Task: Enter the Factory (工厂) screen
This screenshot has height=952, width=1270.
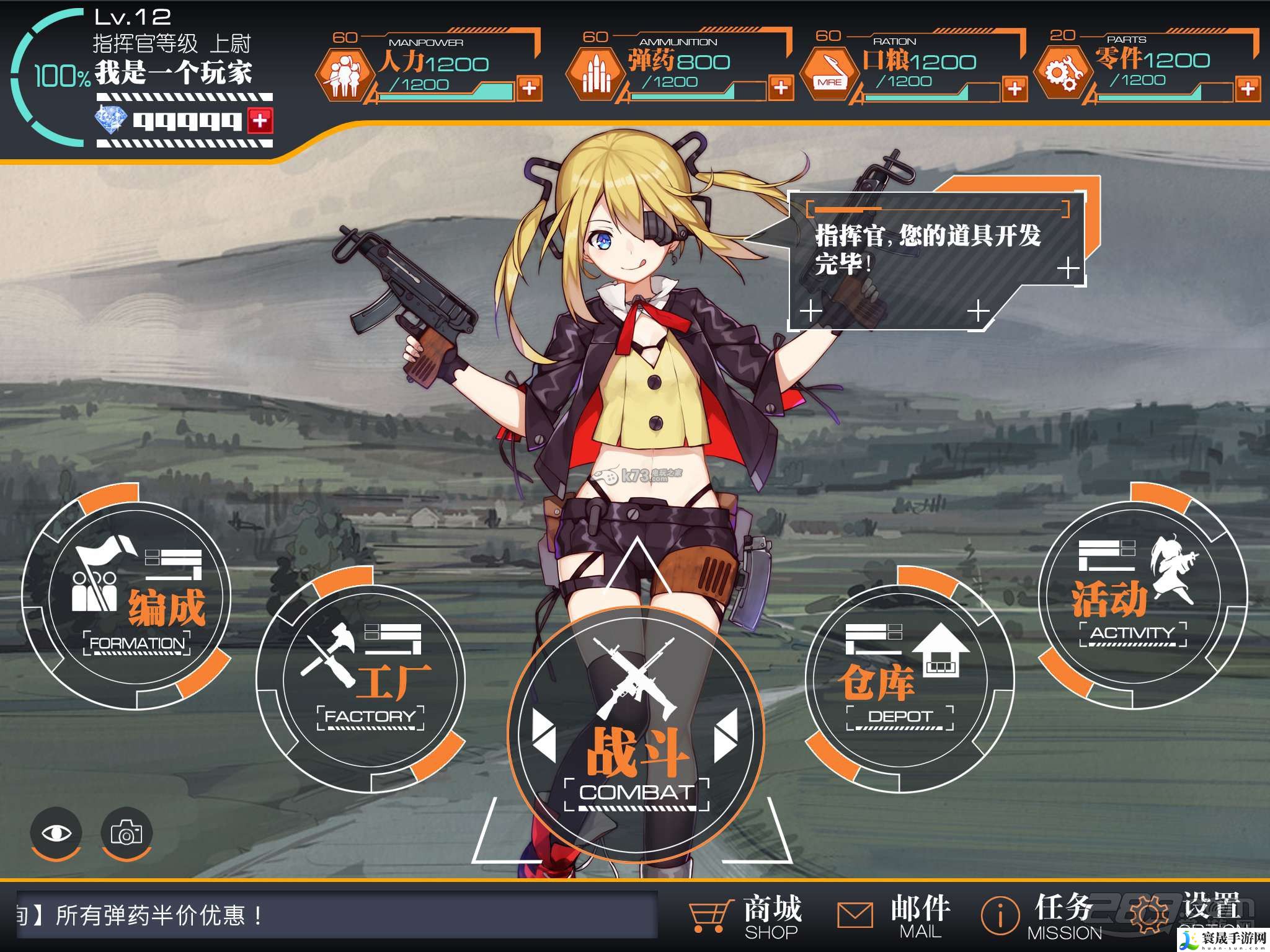Action: click(x=361, y=679)
